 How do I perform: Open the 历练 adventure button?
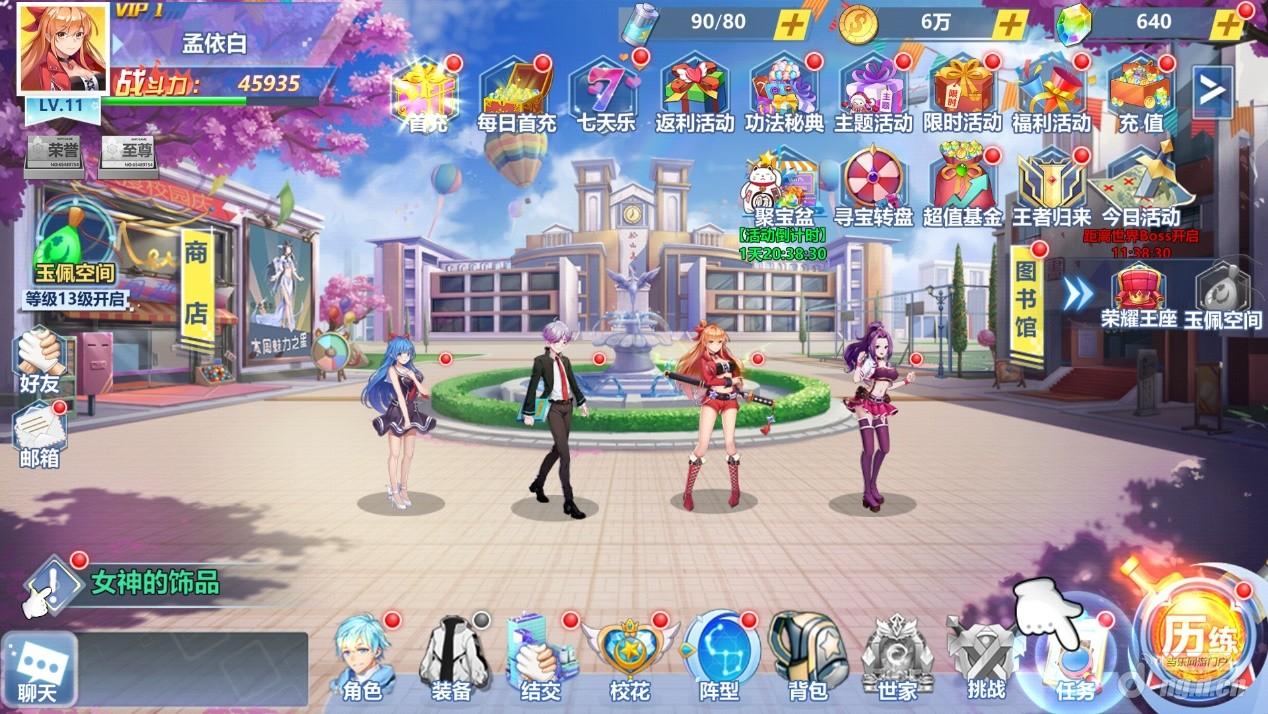coord(1196,640)
